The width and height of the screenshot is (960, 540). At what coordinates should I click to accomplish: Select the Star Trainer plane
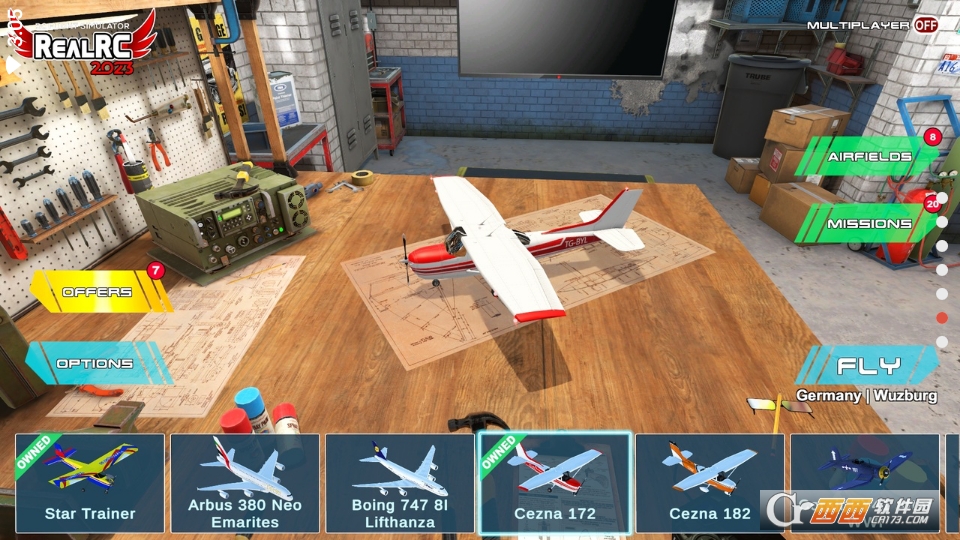(90, 482)
